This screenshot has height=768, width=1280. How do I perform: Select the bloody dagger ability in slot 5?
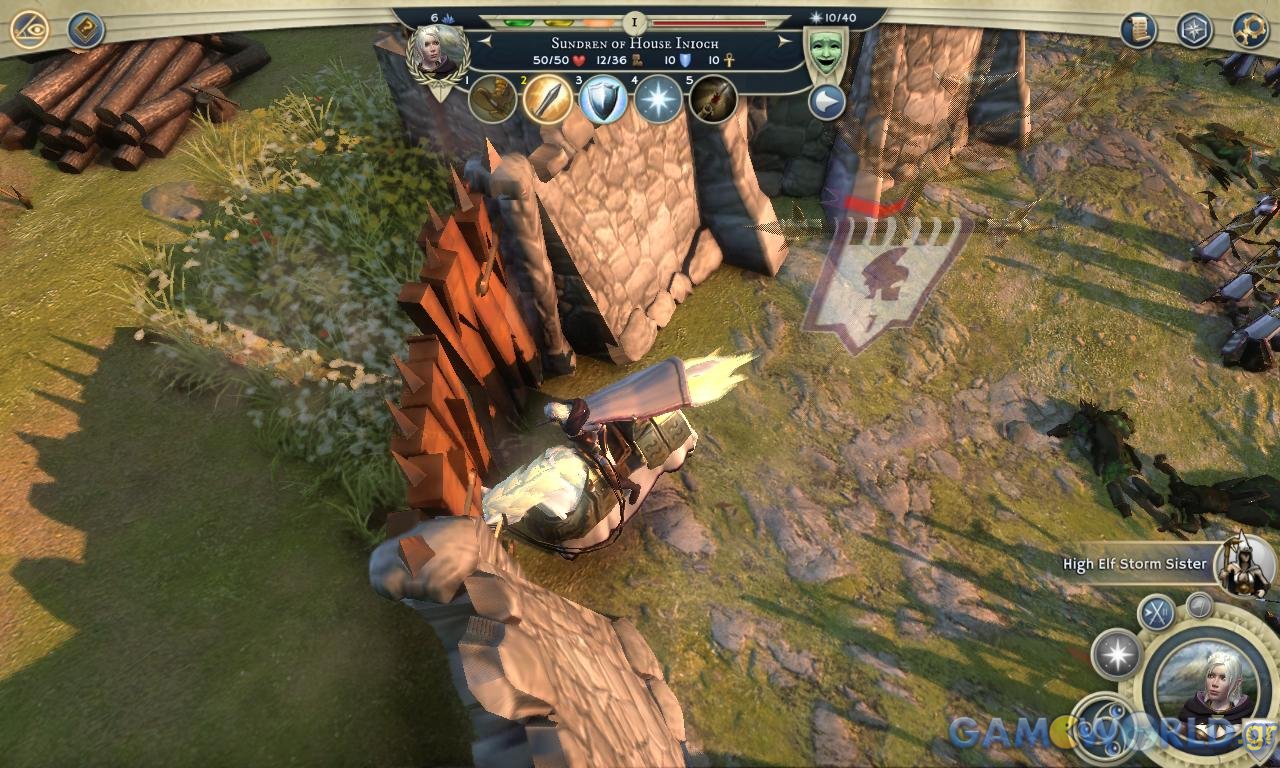(x=713, y=99)
